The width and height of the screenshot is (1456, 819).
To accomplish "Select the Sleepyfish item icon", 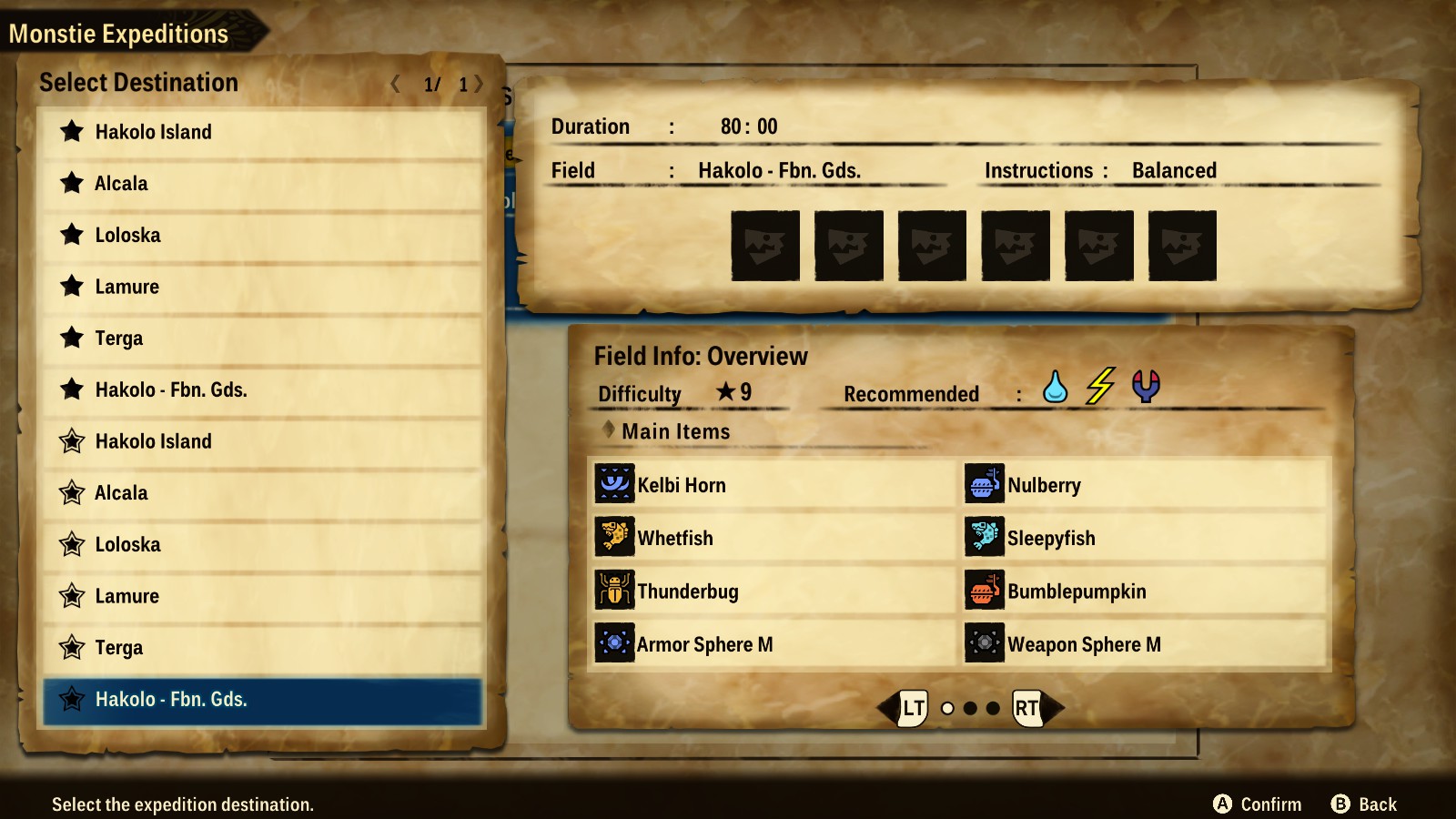I will [983, 538].
